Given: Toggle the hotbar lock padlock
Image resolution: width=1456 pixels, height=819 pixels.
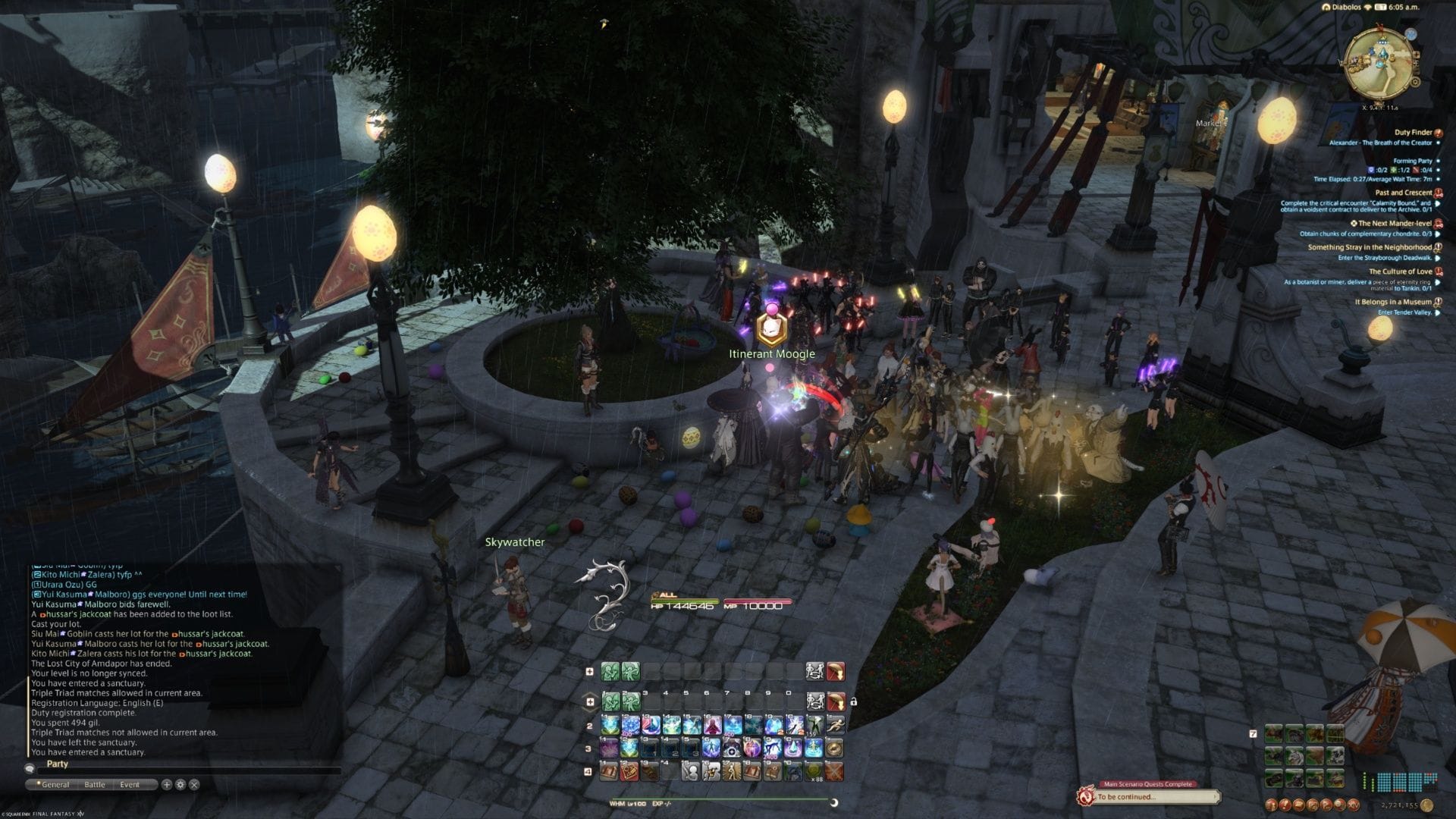Looking at the screenshot, I should pos(855,702).
